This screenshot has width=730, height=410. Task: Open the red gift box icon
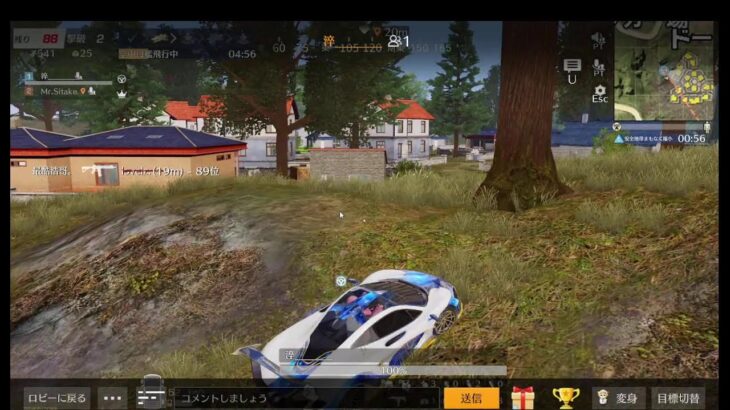[523, 398]
